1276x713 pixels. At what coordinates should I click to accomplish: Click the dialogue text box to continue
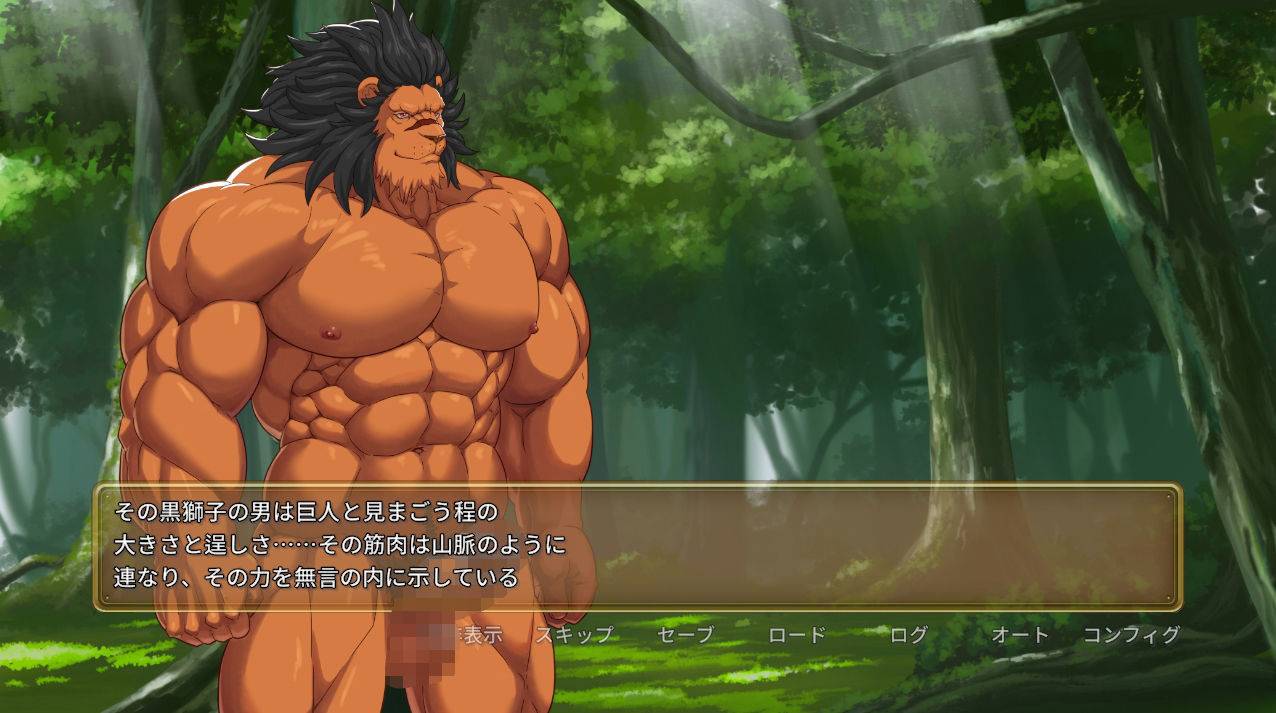[800, 547]
